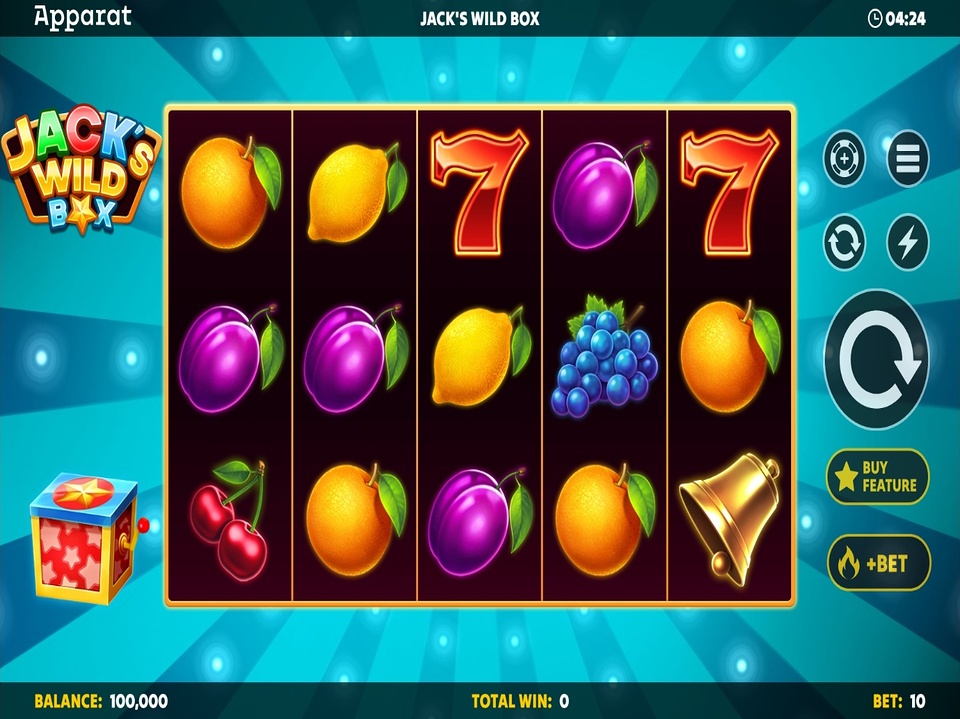Open the hamburger menu
Screen dimensions: 960x719
click(x=907, y=158)
